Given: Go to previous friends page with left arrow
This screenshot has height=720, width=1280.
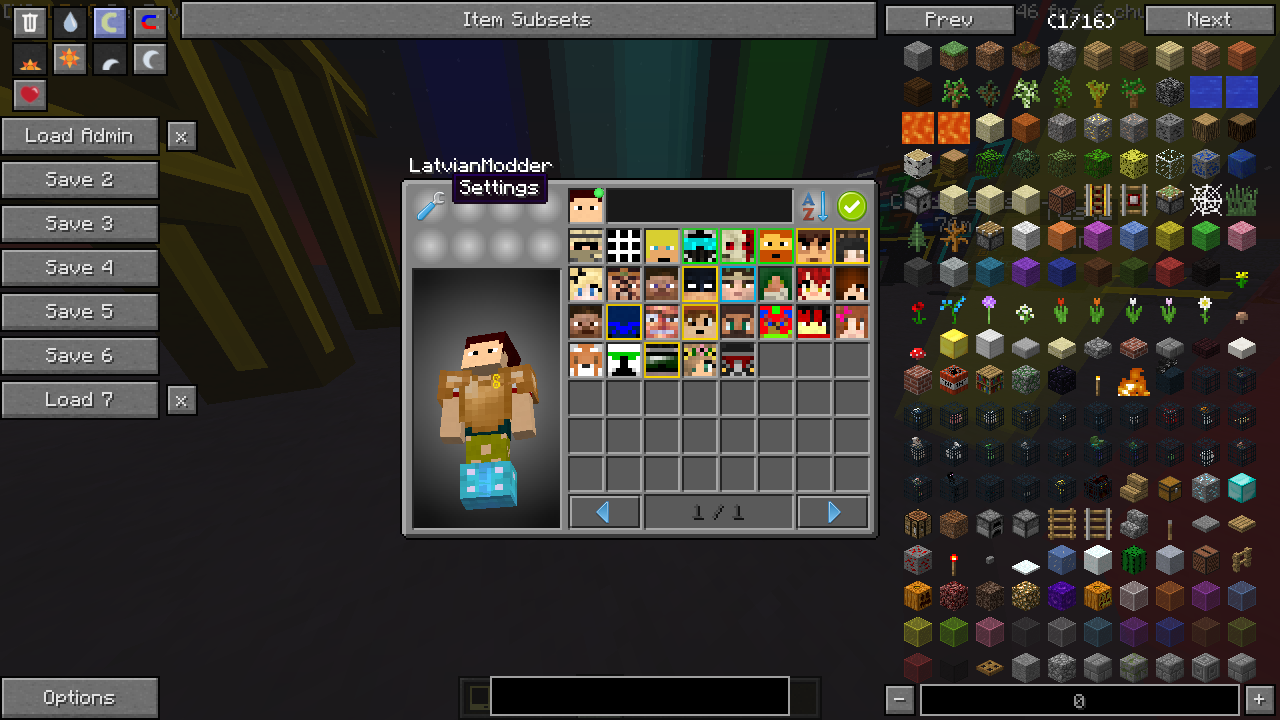Looking at the screenshot, I should click(604, 513).
